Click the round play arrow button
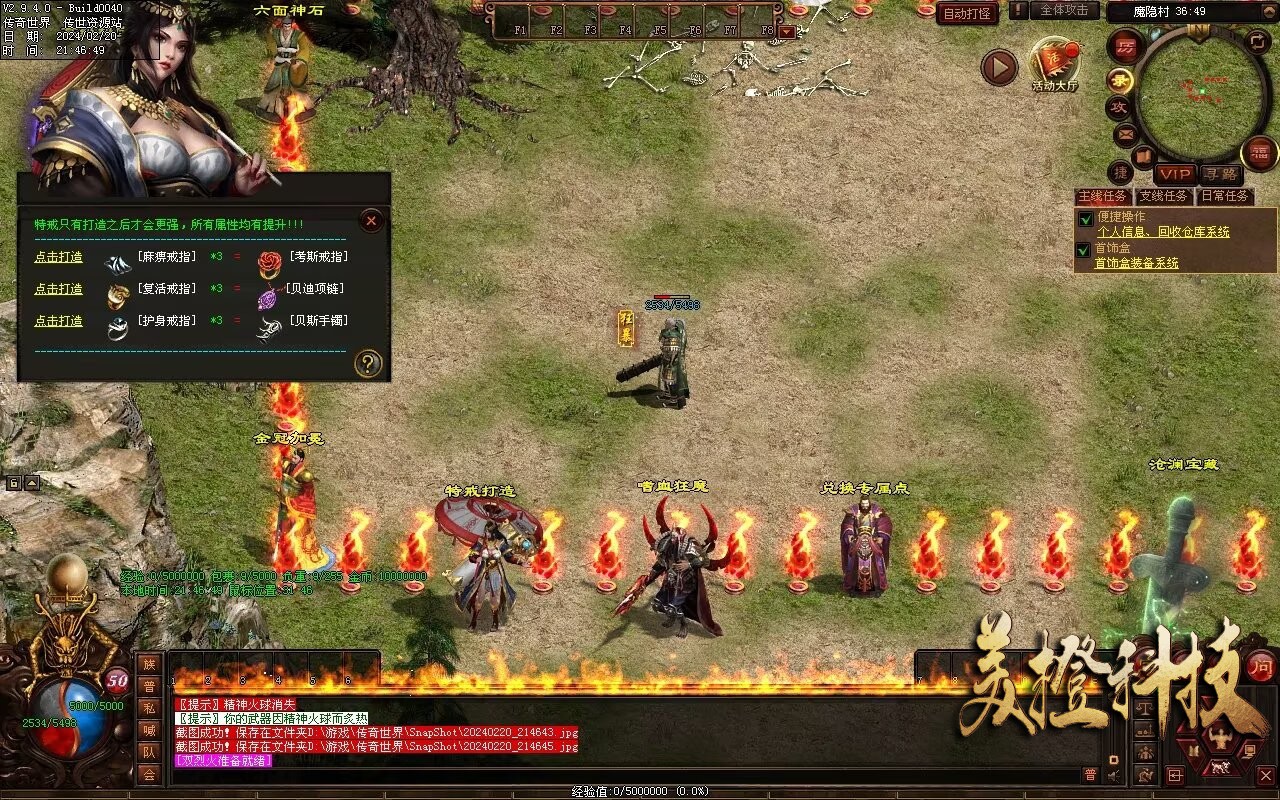Image resolution: width=1280 pixels, height=800 pixels. [x=998, y=67]
